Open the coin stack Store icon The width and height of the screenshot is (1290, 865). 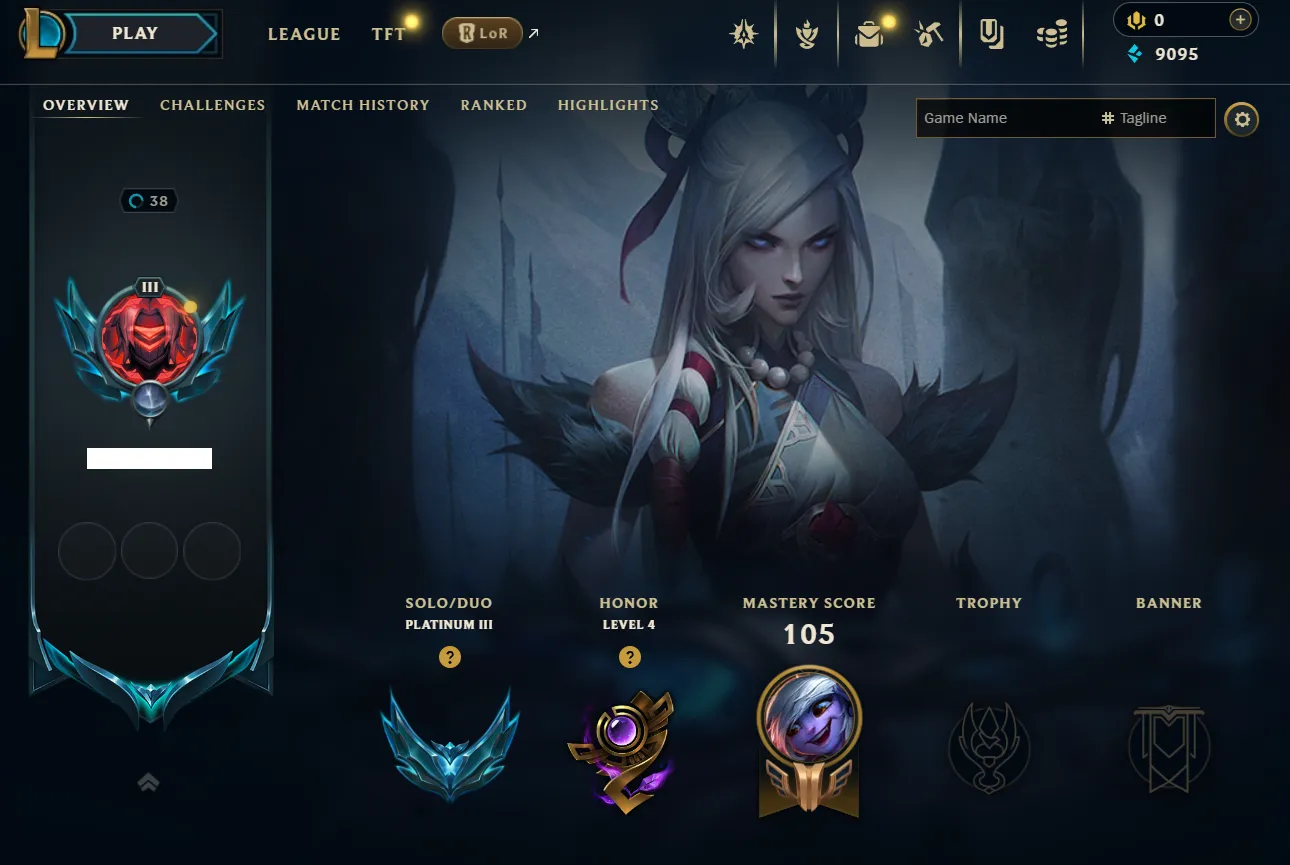(x=1051, y=35)
